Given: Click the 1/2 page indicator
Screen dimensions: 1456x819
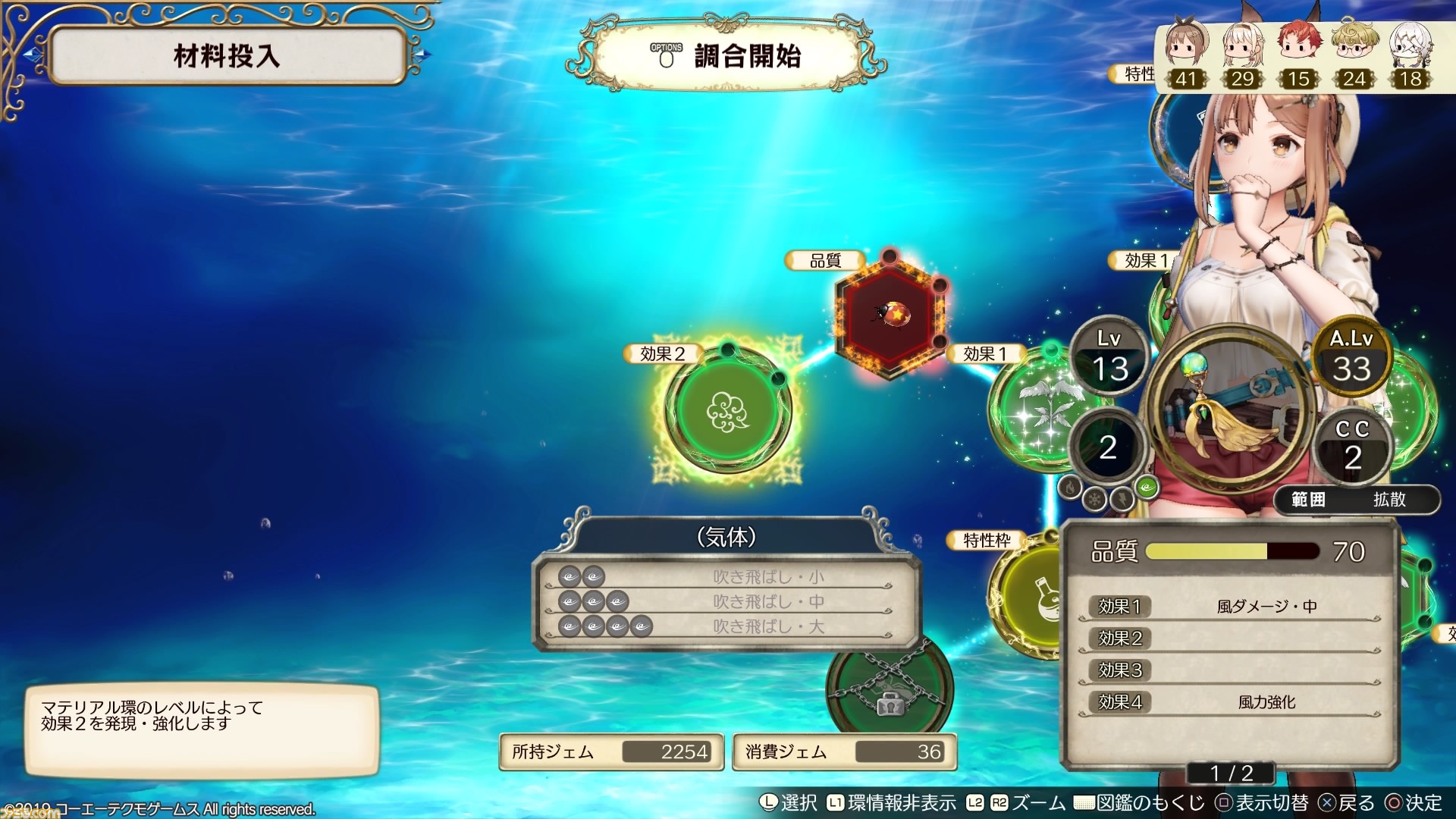Looking at the screenshot, I should (x=1232, y=773).
